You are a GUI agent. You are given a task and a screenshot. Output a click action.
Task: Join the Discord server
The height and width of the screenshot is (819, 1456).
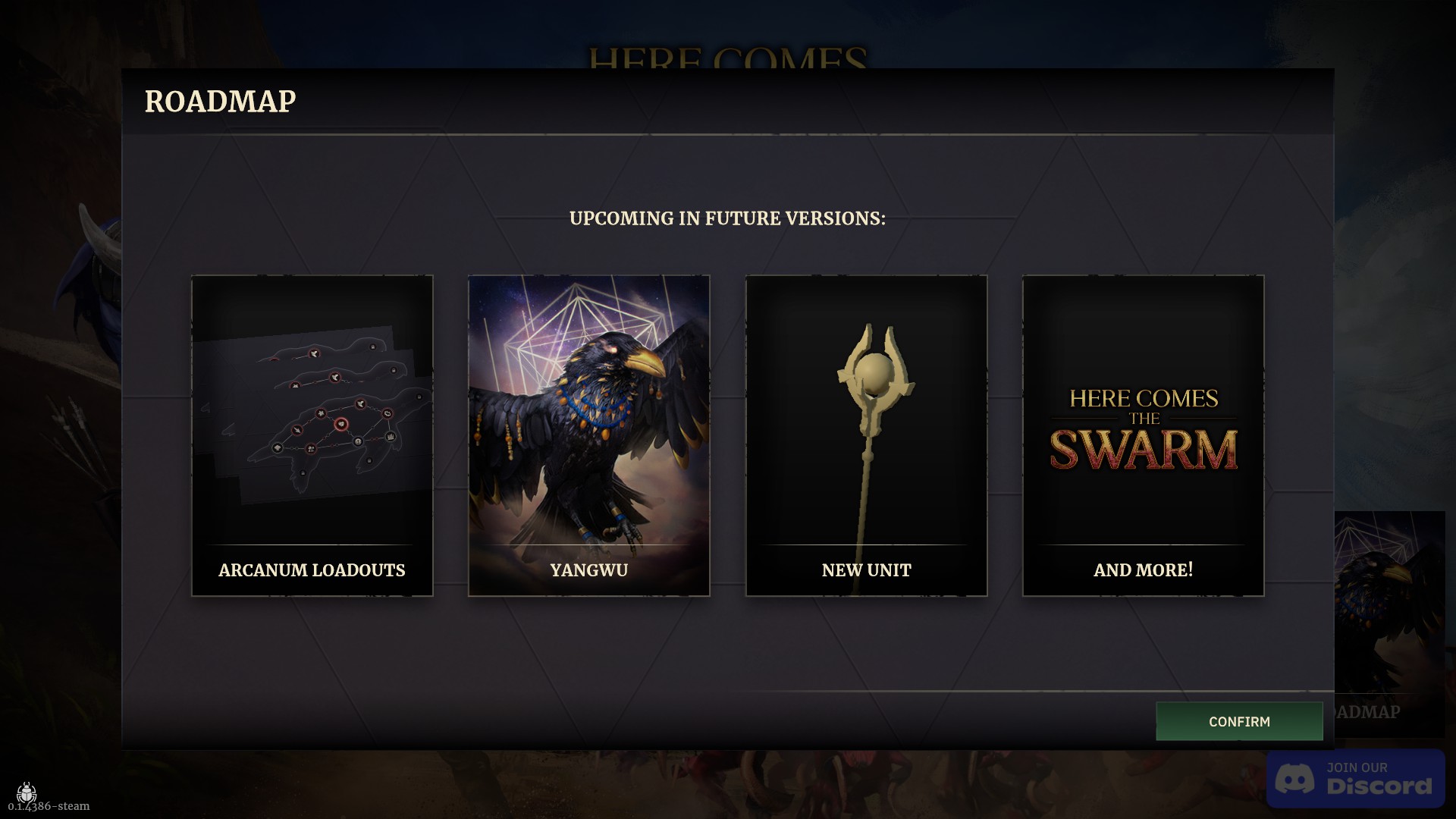[1355, 779]
